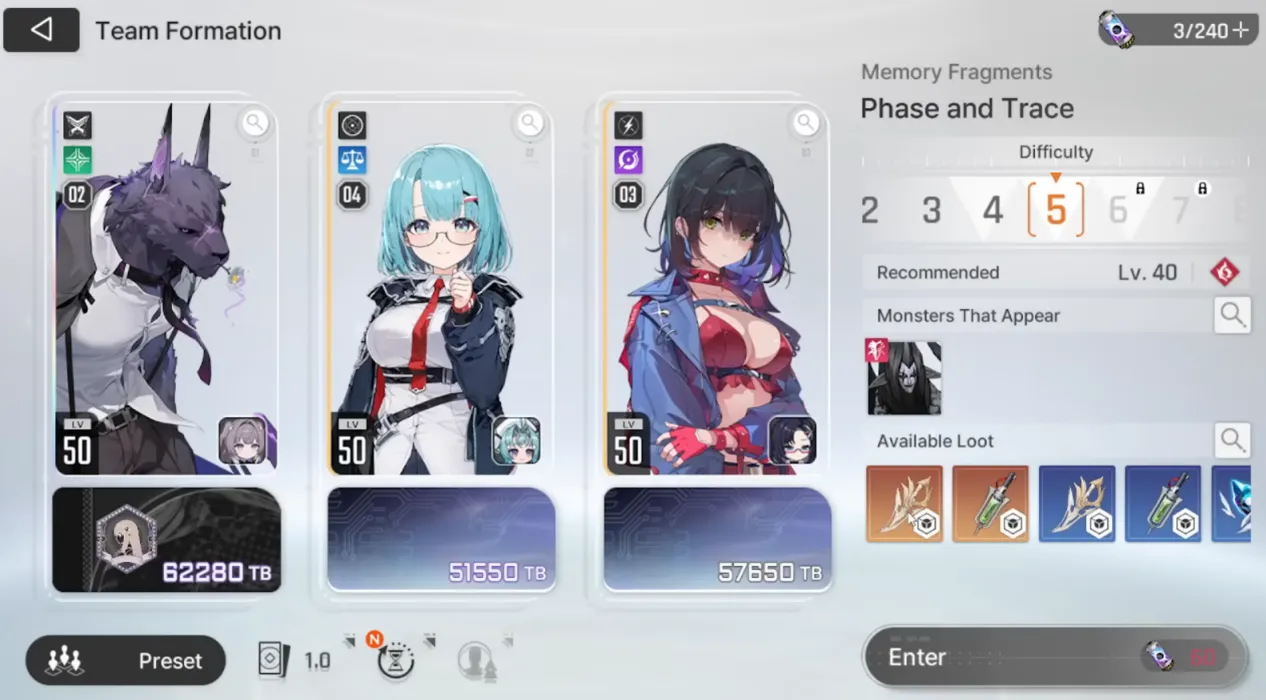Open the 51550 TB empty partner slot
This screenshot has width=1266, height=700.
441,540
